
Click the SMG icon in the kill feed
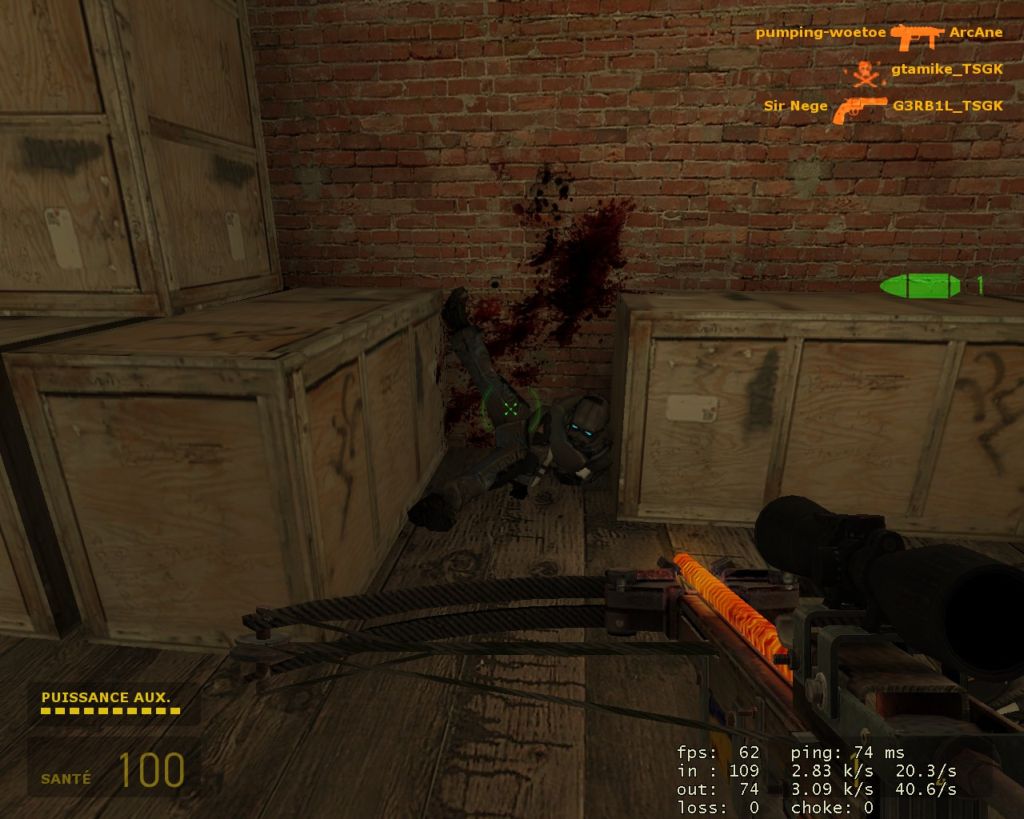[916, 36]
